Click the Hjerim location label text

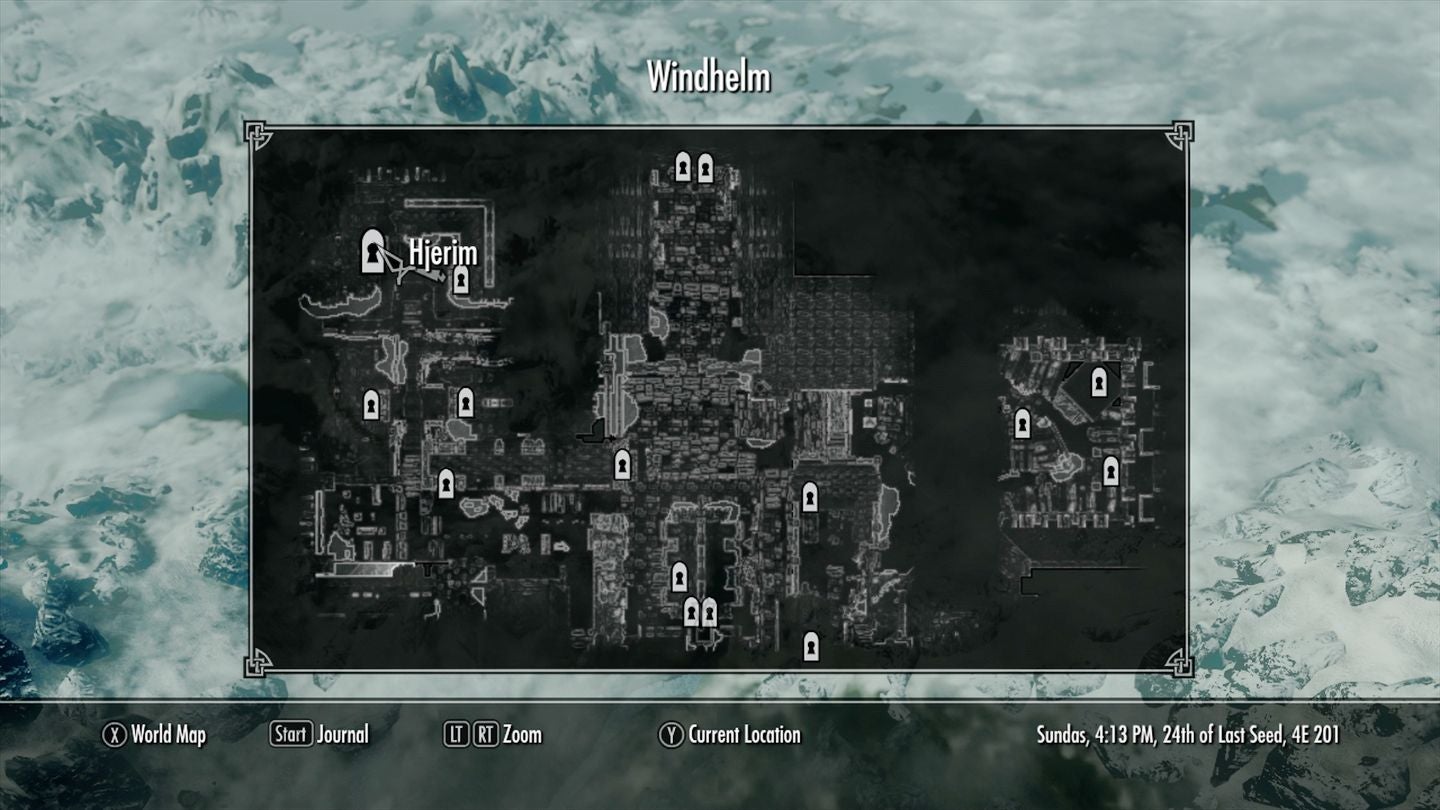(x=442, y=255)
